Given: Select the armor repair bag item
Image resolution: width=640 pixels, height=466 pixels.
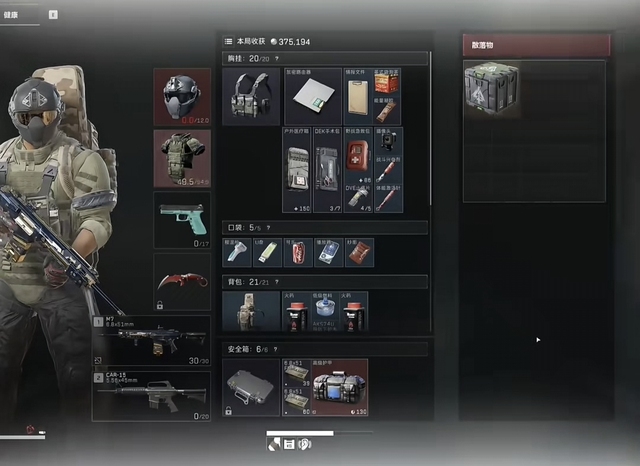Looking at the screenshot, I should click(339, 387).
